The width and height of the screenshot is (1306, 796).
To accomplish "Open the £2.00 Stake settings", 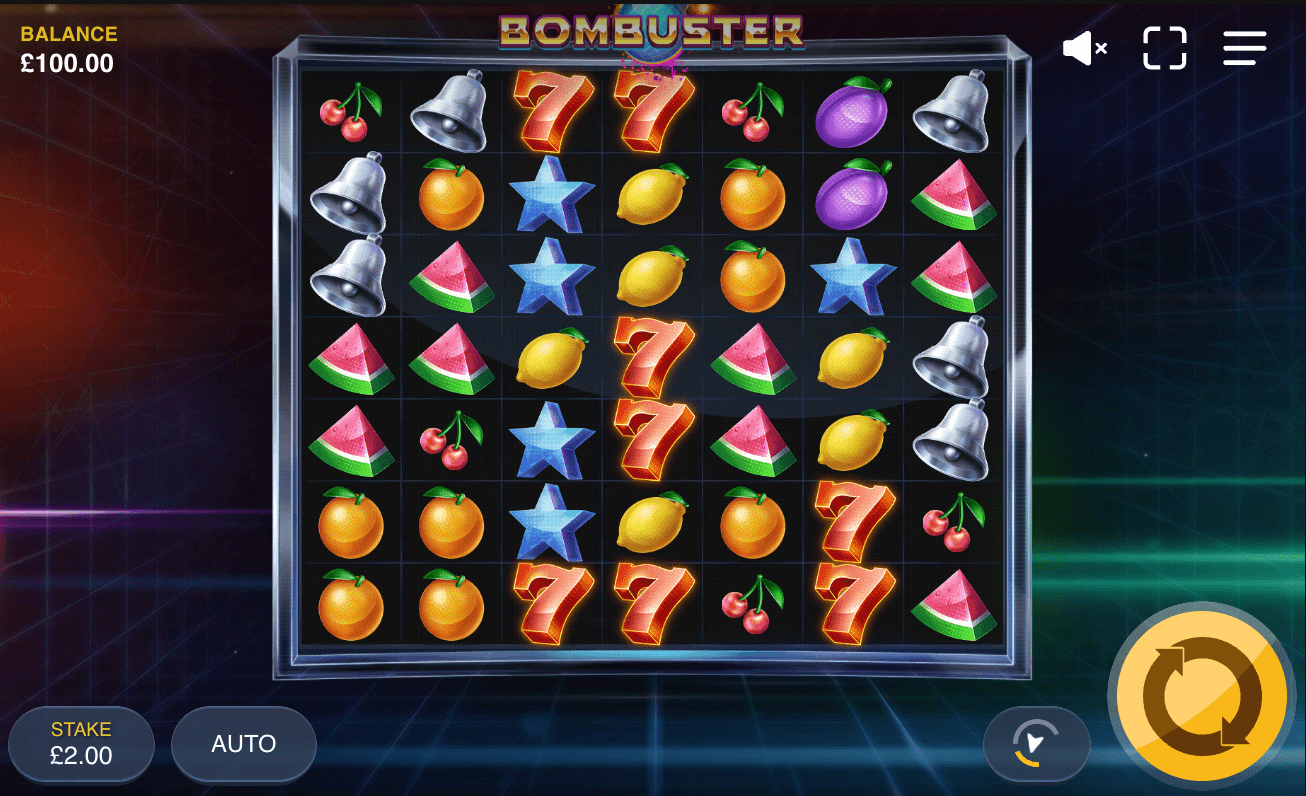I will coord(81,744).
